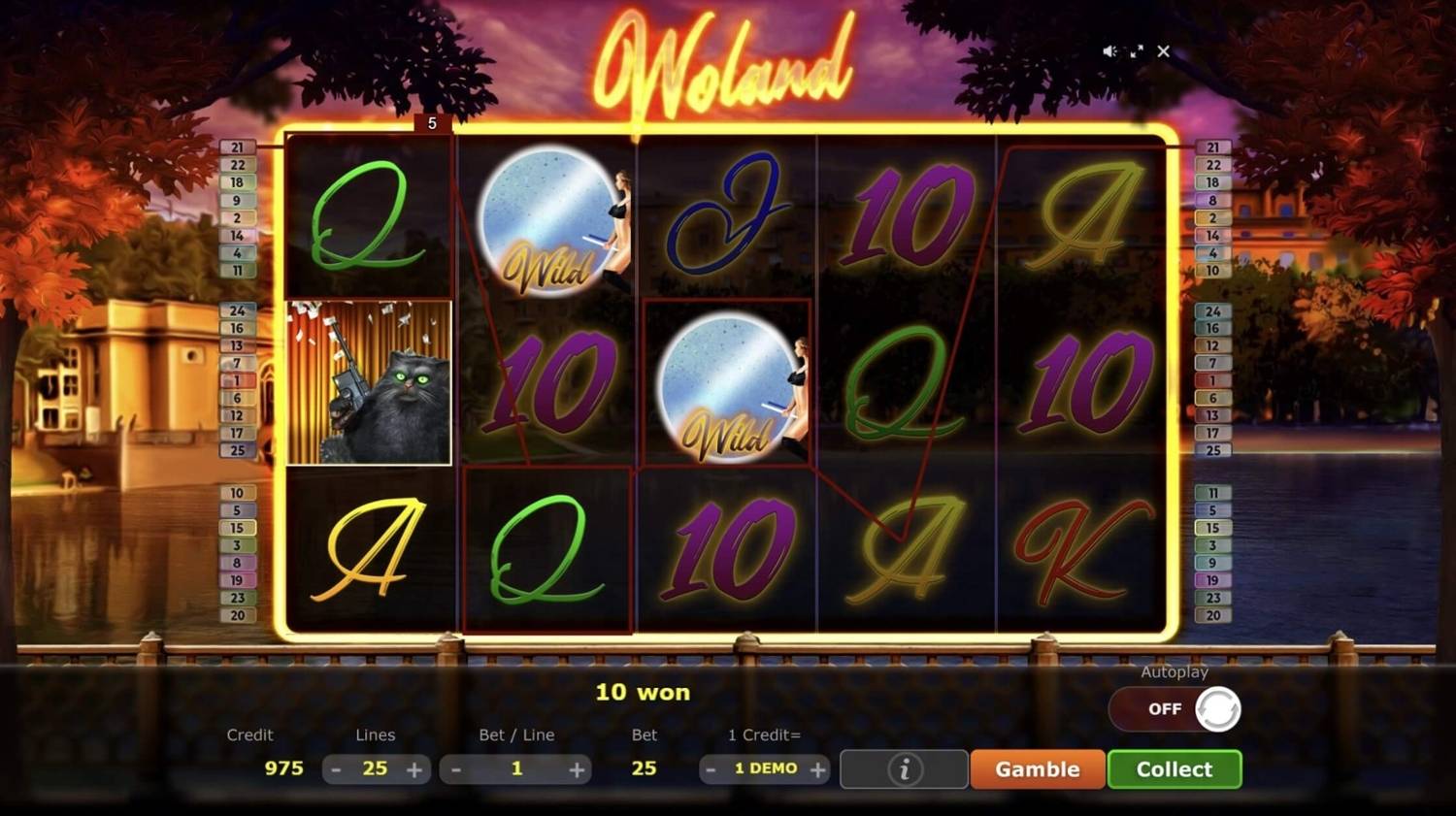Click the circular spin arrow next to Autoplay
1456x816 pixels.
coord(1214,709)
